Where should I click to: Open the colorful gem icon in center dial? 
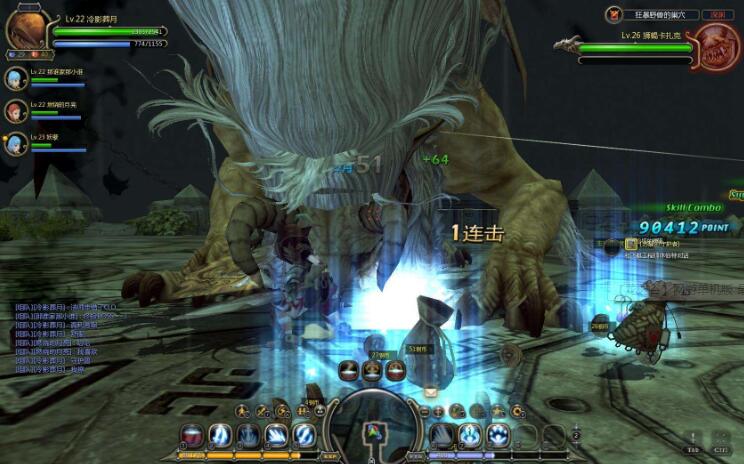point(372,433)
